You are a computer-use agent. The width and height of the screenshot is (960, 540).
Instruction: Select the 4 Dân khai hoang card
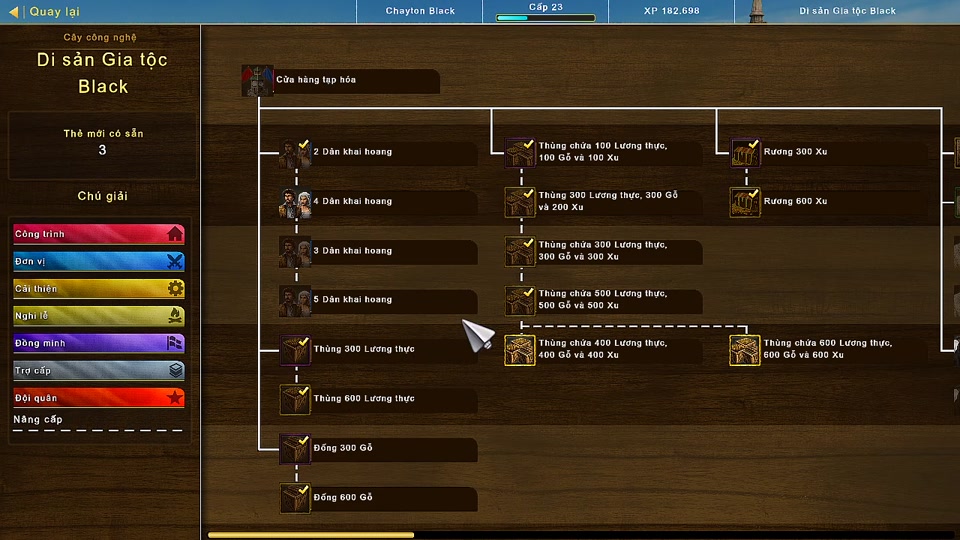click(378, 201)
